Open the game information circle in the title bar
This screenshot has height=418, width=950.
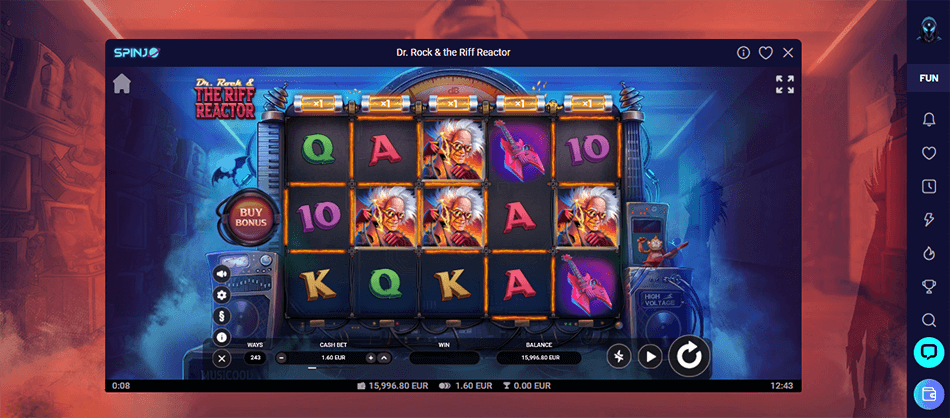[x=743, y=52]
